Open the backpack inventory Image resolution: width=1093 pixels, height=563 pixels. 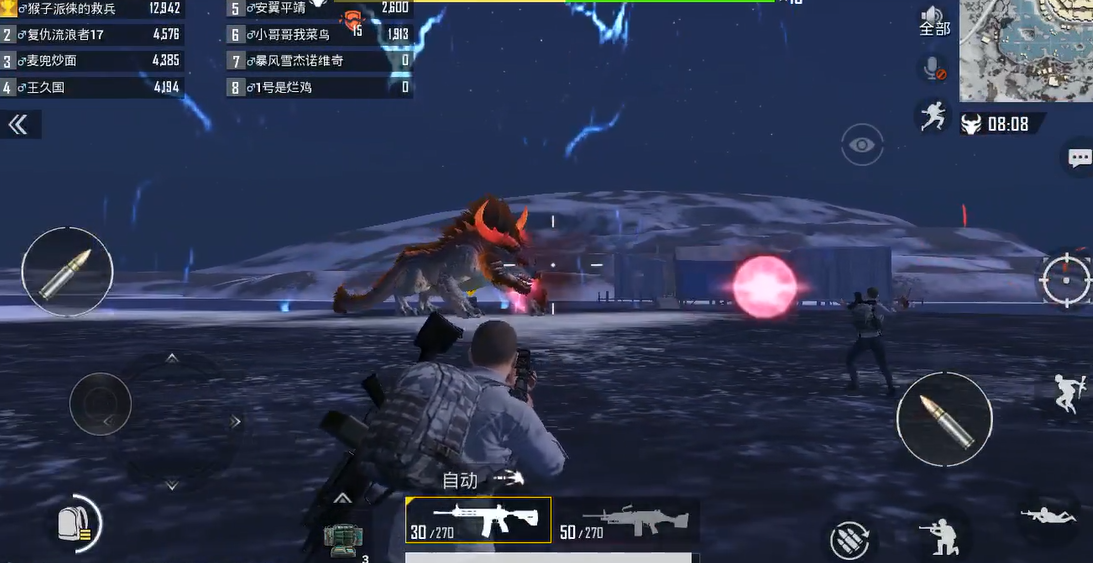75,522
